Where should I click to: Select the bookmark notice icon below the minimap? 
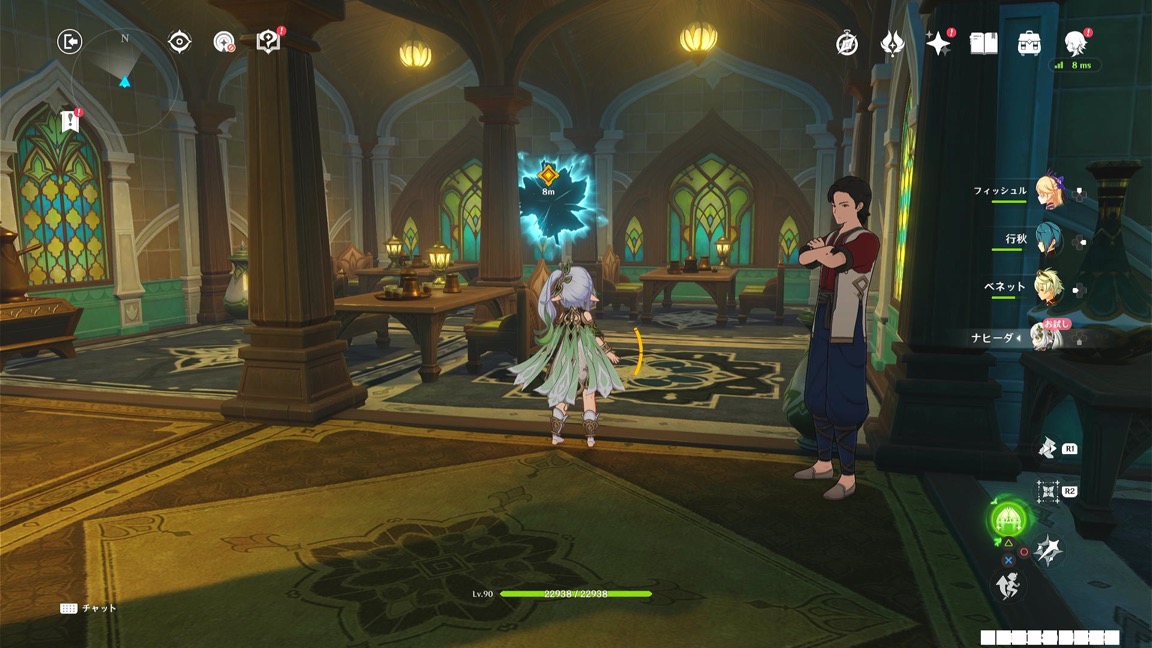pyautogui.click(x=69, y=121)
